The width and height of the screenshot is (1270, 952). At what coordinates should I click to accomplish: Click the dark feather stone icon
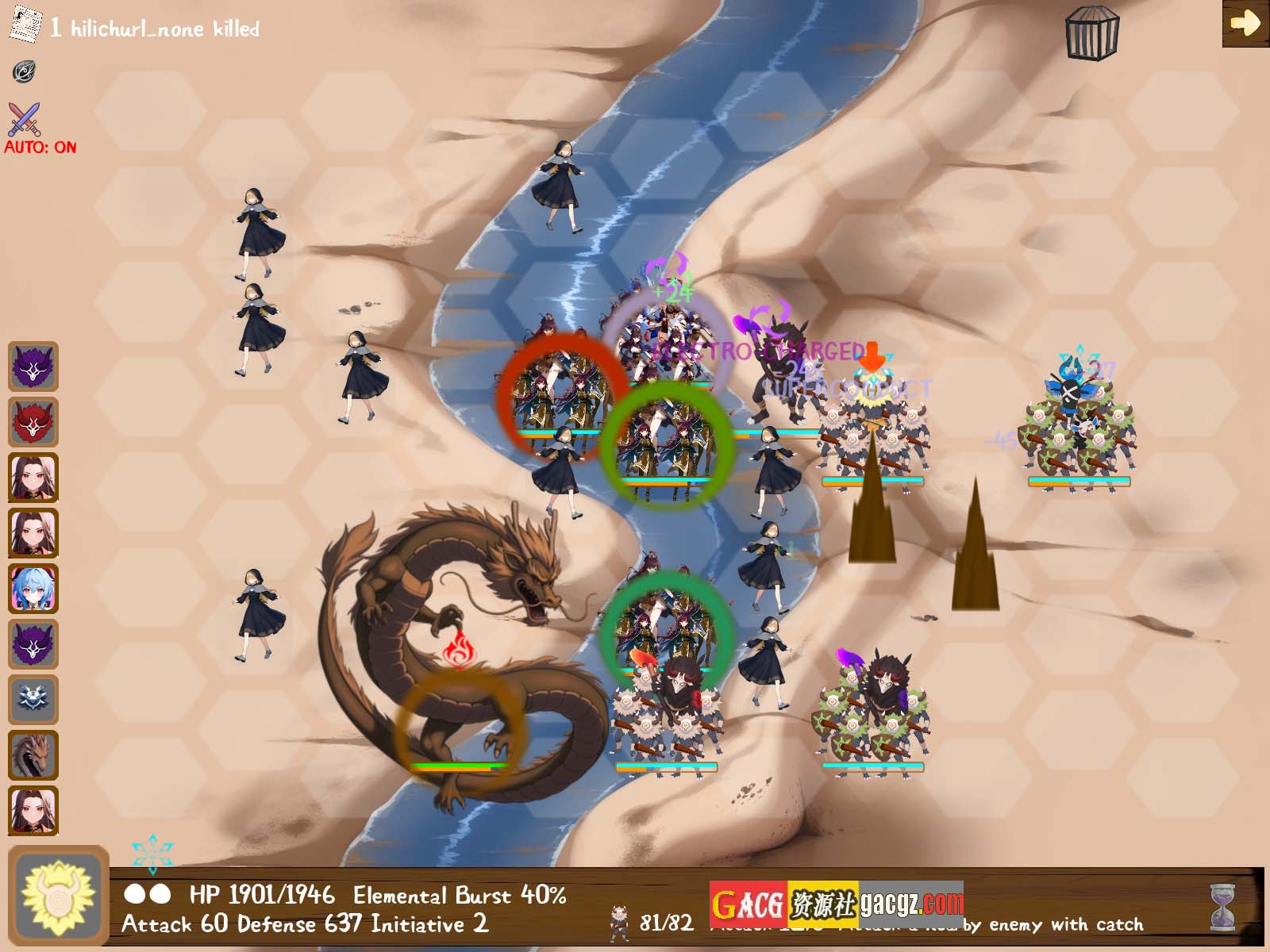tap(25, 71)
